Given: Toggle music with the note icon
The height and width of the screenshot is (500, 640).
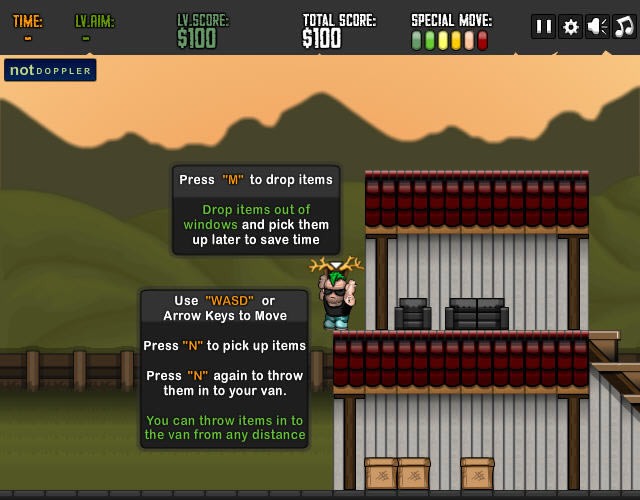Looking at the screenshot, I should click(624, 27).
